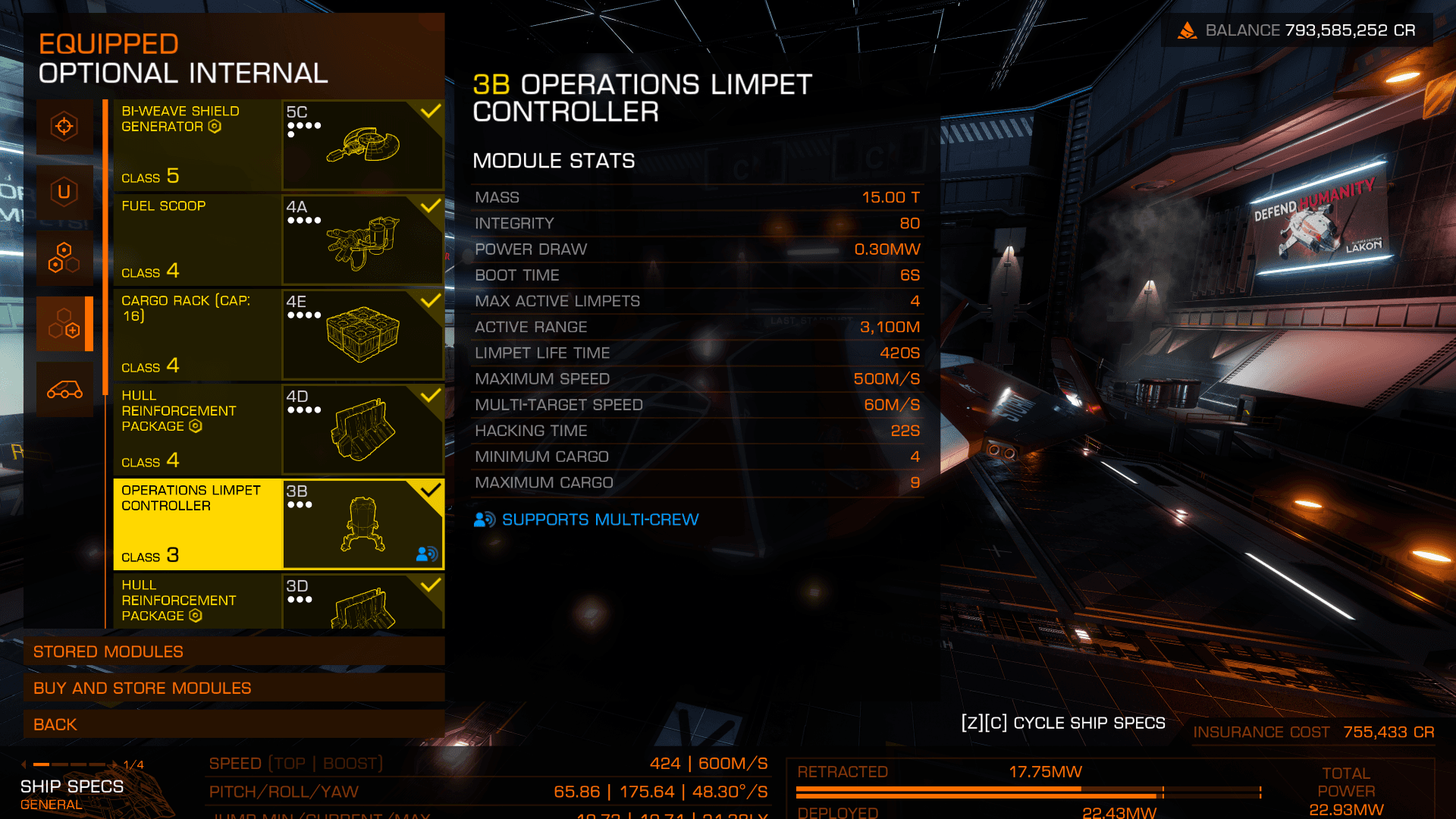Image resolution: width=1456 pixels, height=819 pixels.
Task: Switch to the hardpoints crosshair tab
Action: point(64,127)
